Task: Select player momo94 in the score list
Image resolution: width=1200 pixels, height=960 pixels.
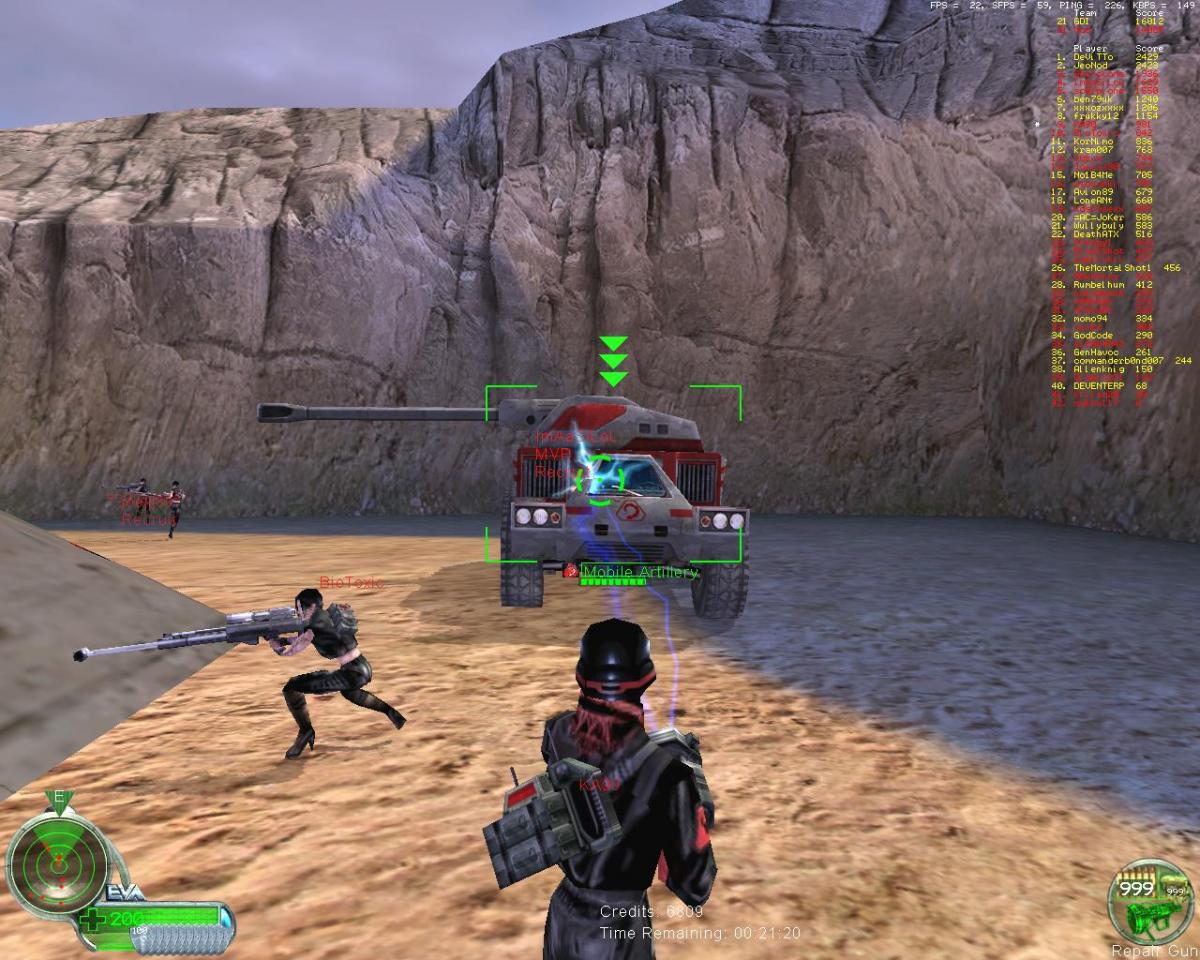Action: click(1090, 318)
